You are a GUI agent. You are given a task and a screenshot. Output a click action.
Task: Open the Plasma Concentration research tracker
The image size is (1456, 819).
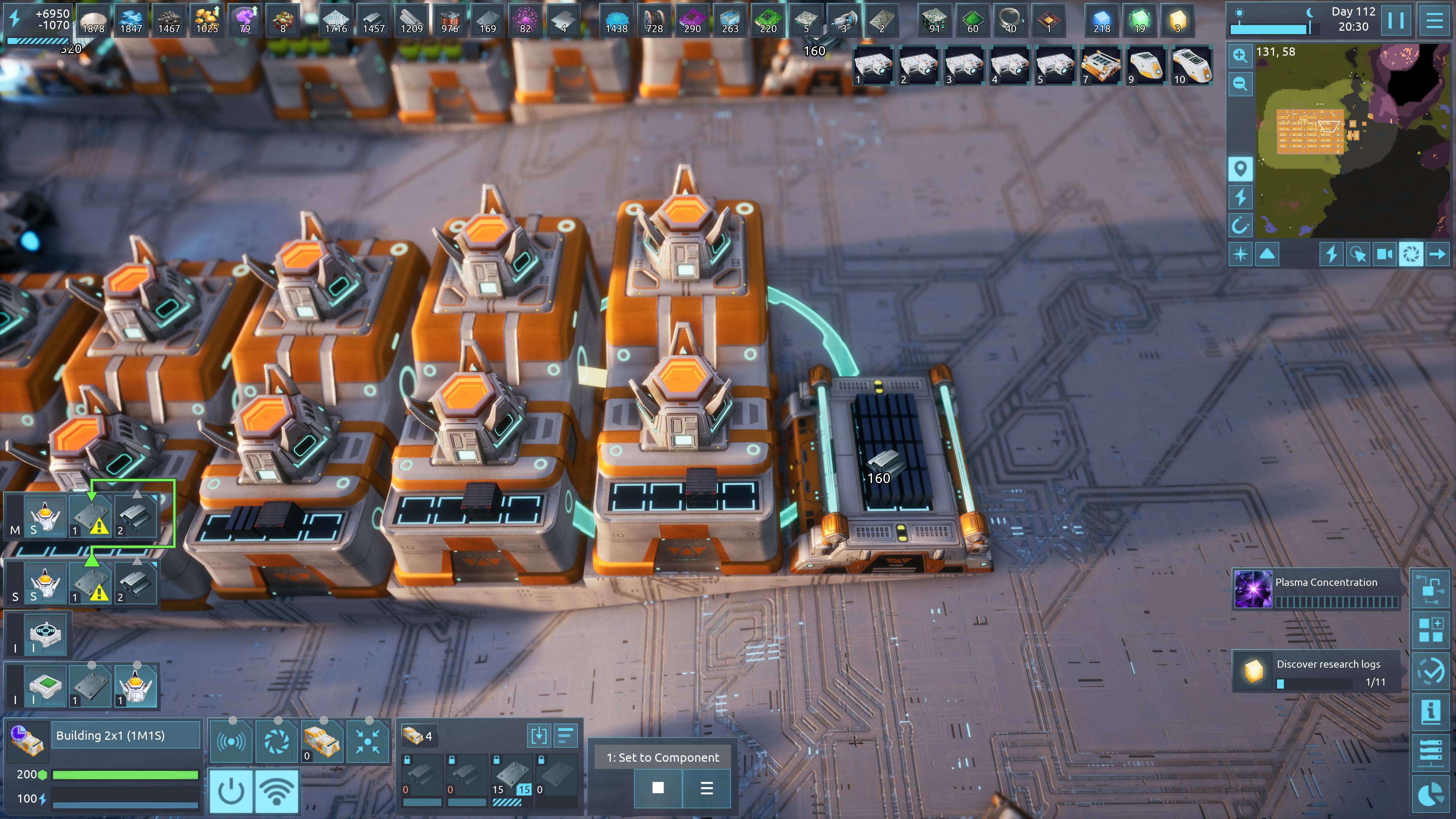pos(1316,589)
